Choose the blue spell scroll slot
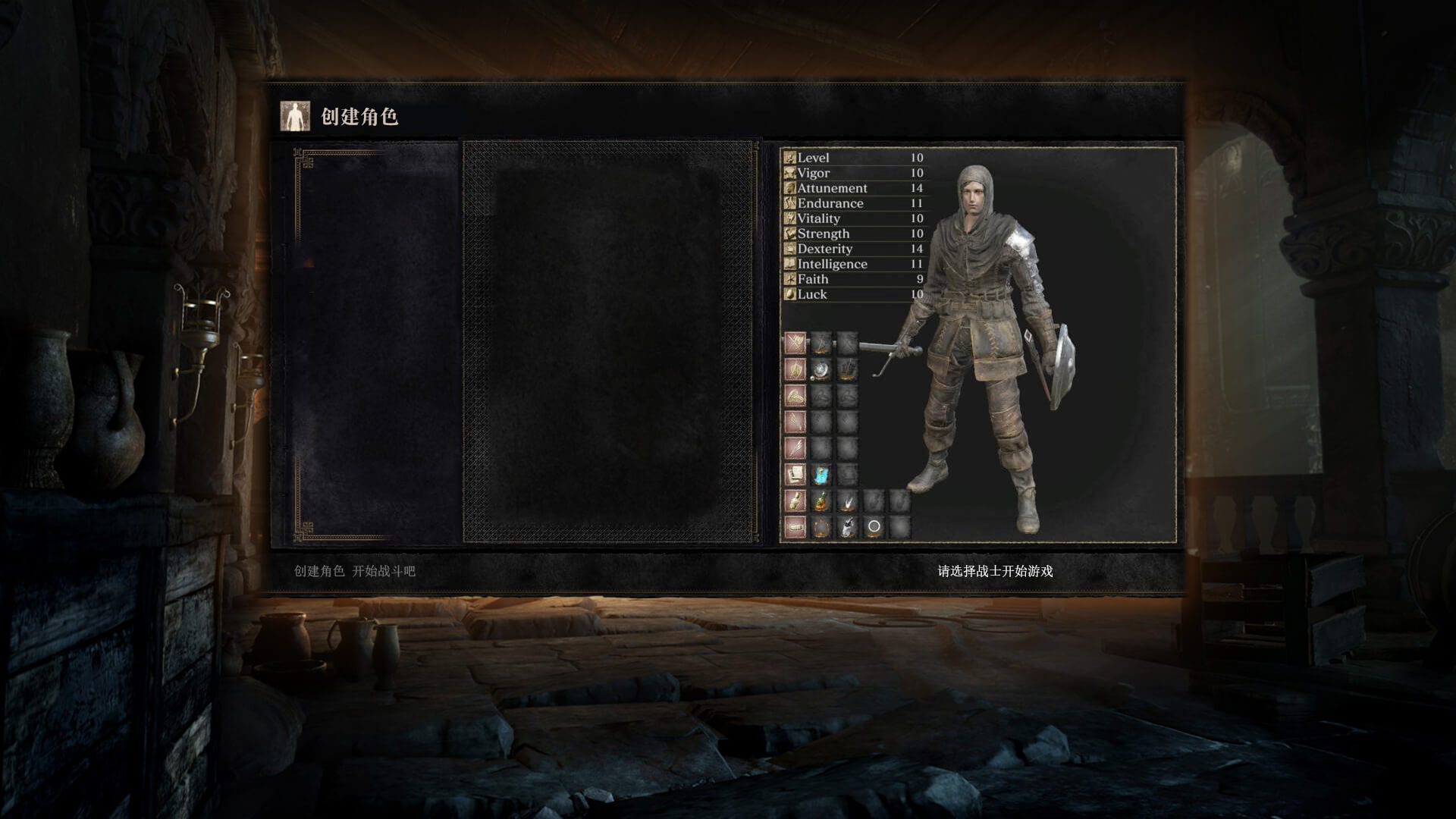Image resolution: width=1456 pixels, height=819 pixels. (x=821, y=475)
